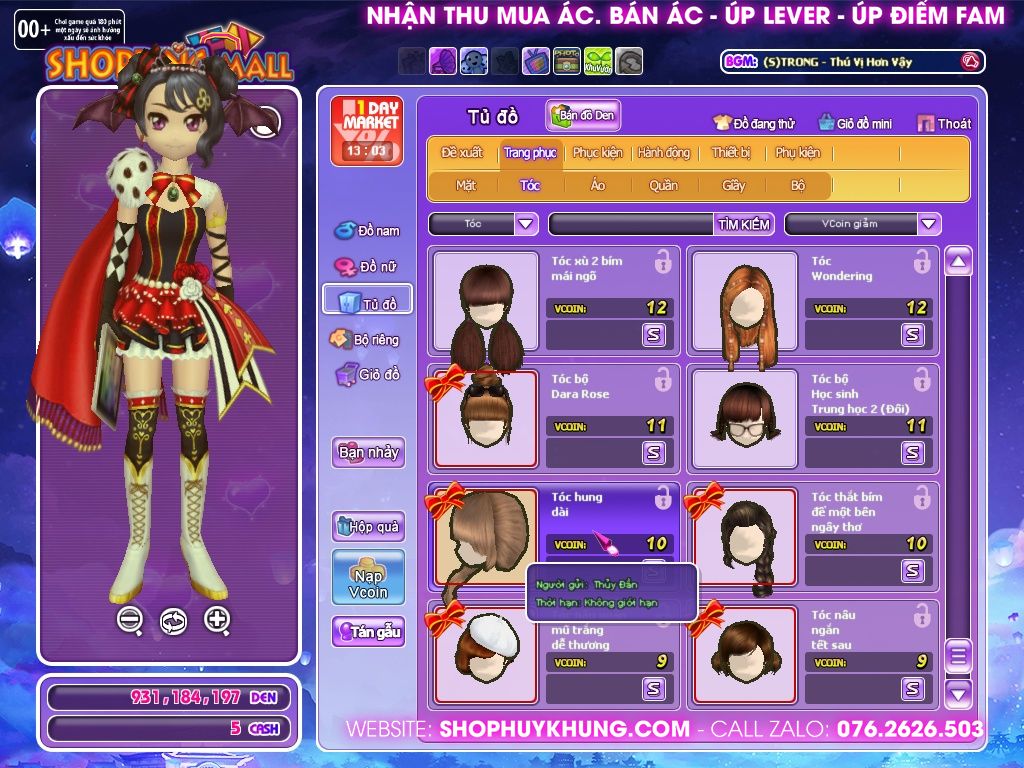This screenshot has height=768, width=1024.
Task: Click the Bán đồ Đen button
Action: tap(584, 116)
